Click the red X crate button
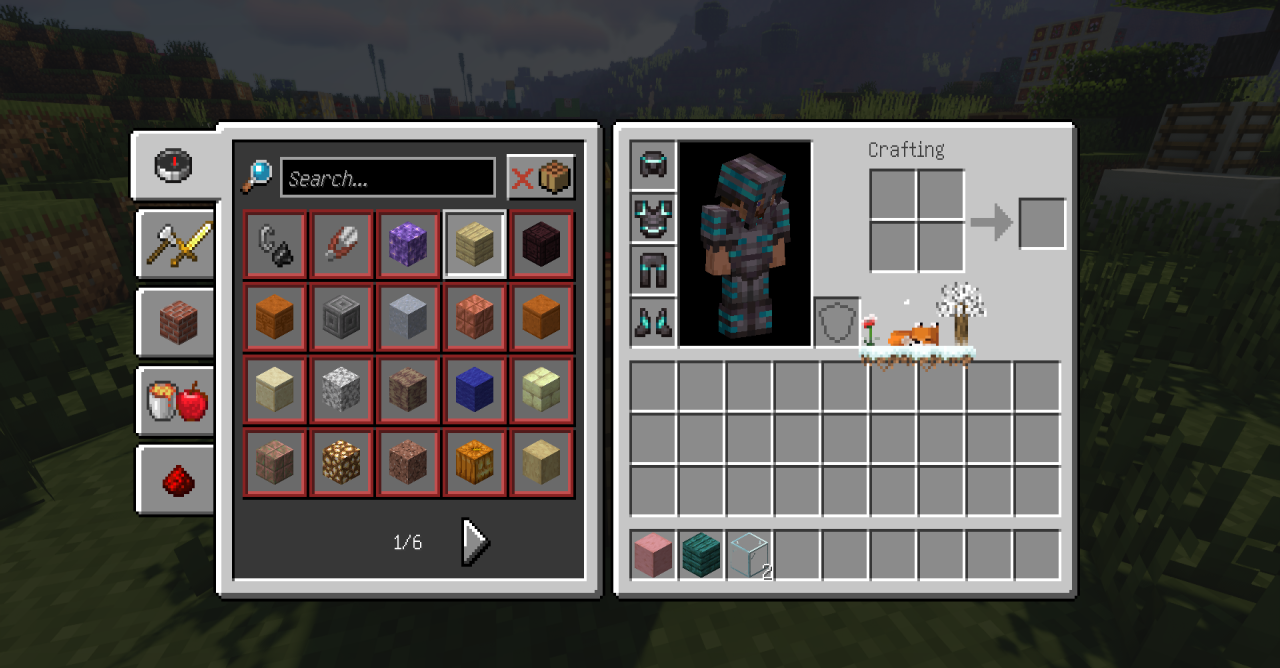This screenshot has width=1280, height=668. (541, 178)
